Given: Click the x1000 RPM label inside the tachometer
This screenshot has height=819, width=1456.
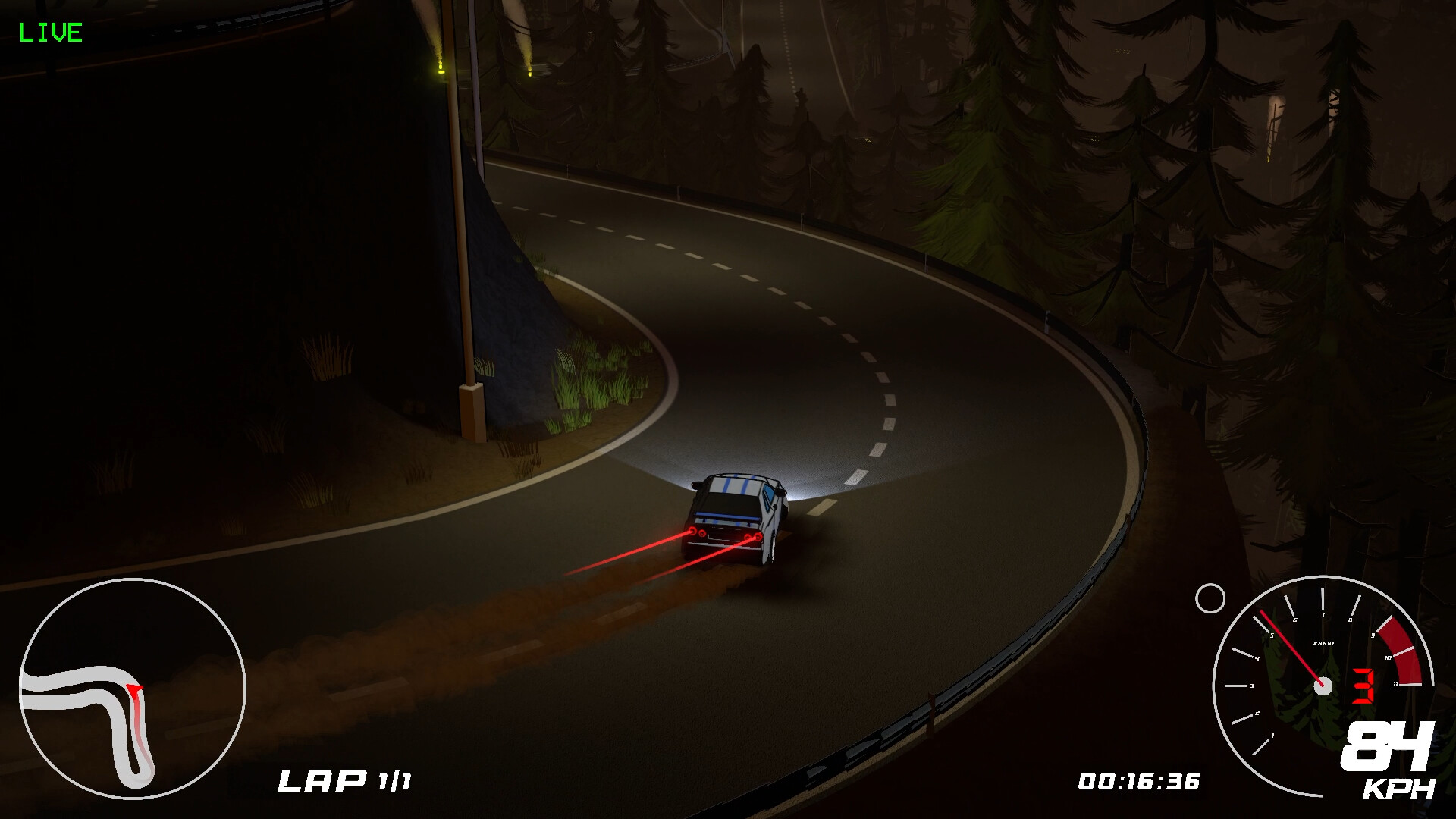Looking at the screenshot, I should 1323,643.
